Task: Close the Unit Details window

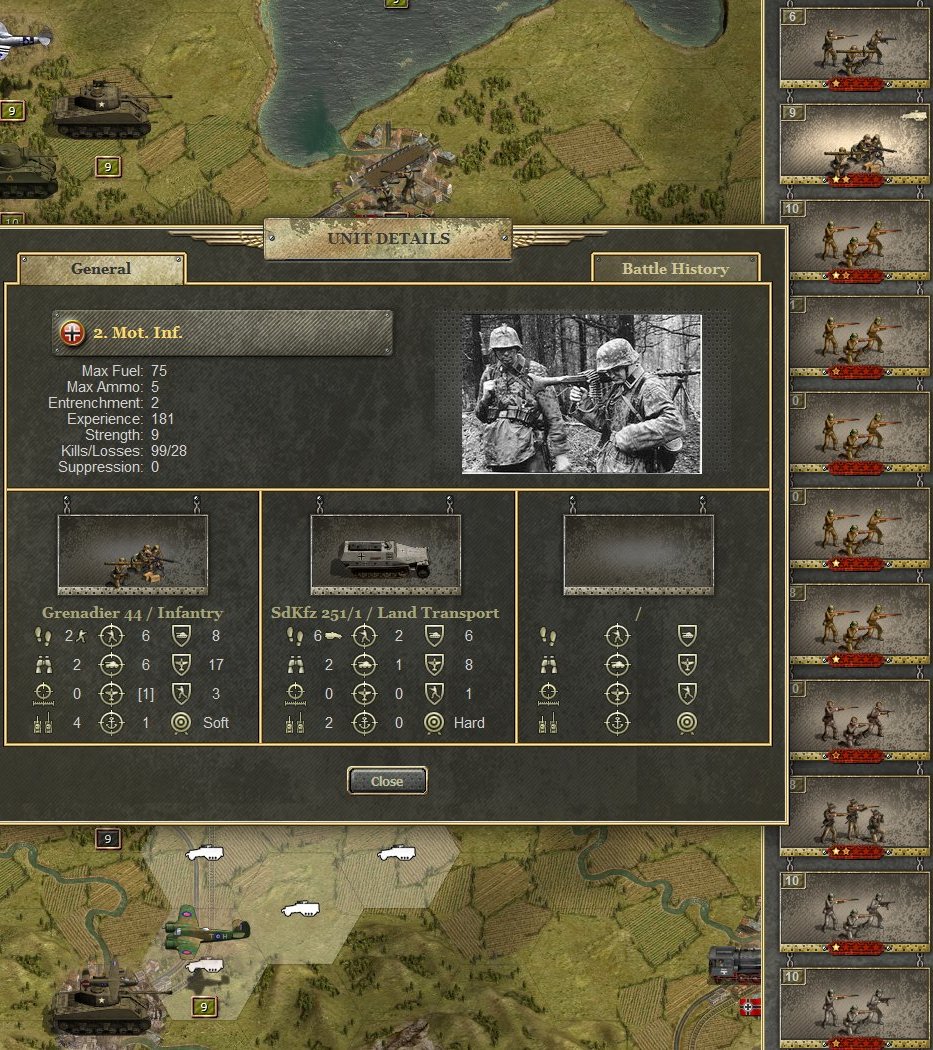Action: pos(387,781)
